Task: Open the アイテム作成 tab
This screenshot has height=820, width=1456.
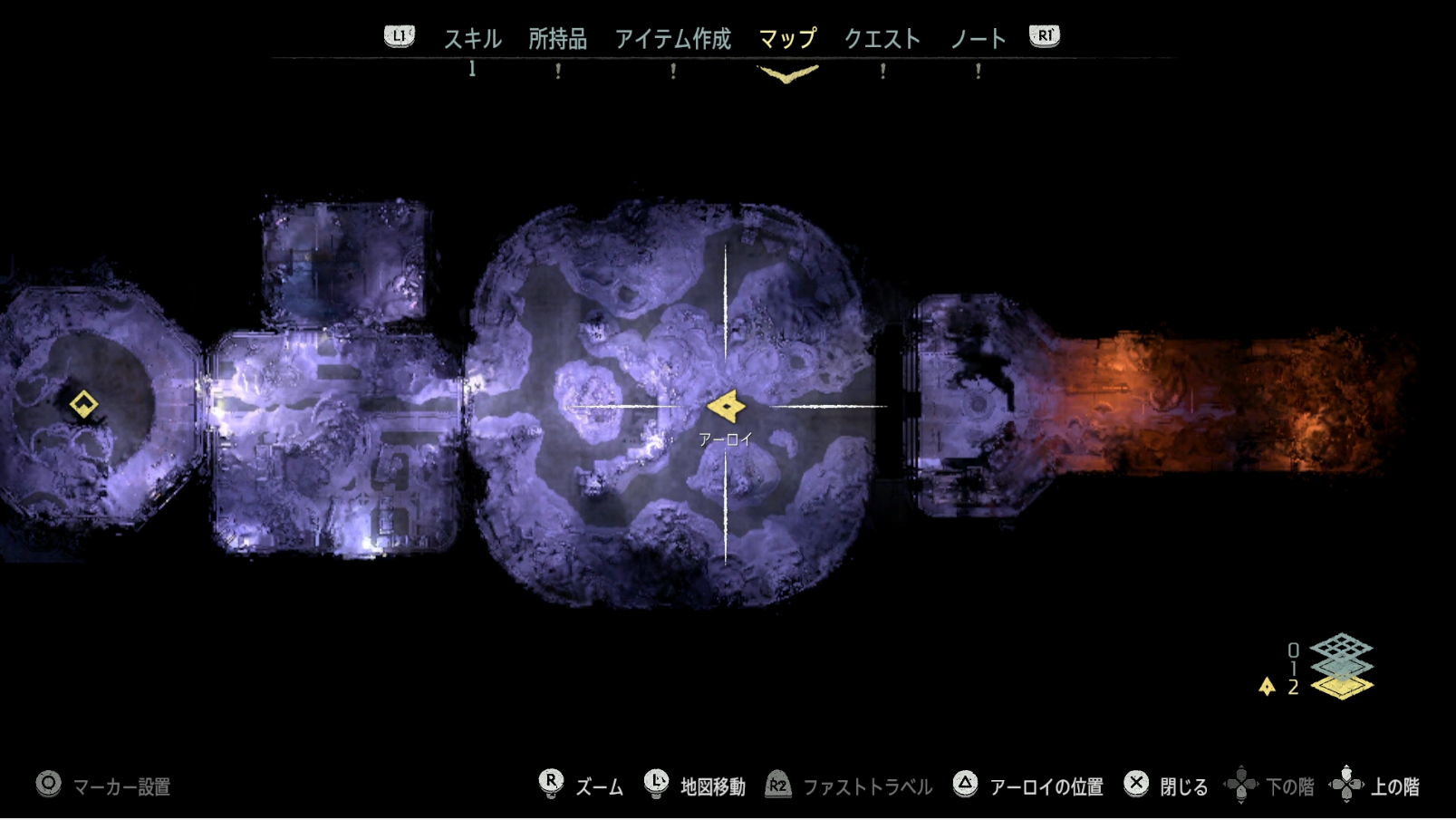Action: click(673, 39)
